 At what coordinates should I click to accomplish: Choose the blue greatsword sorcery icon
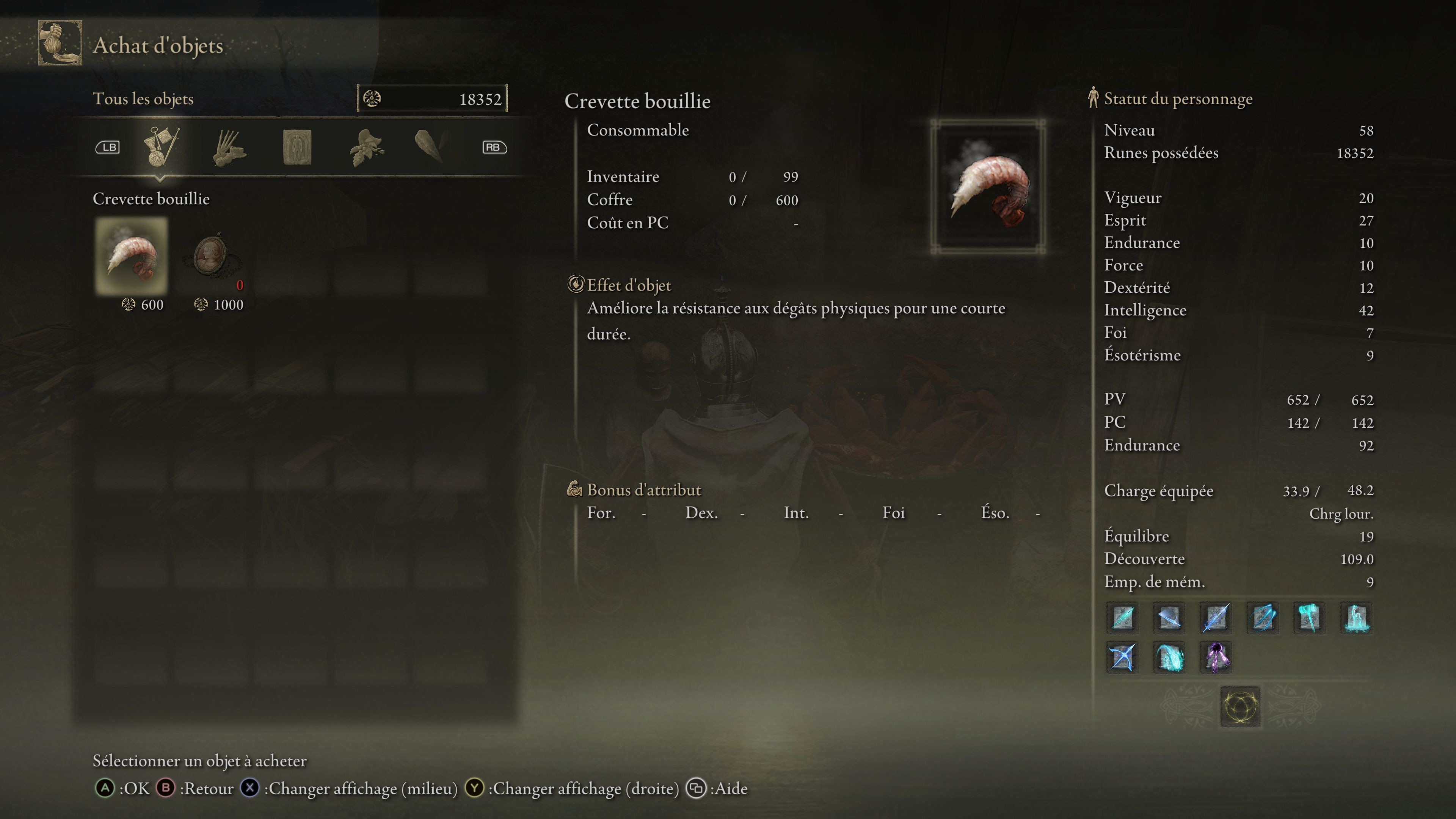pos(1216,617)
